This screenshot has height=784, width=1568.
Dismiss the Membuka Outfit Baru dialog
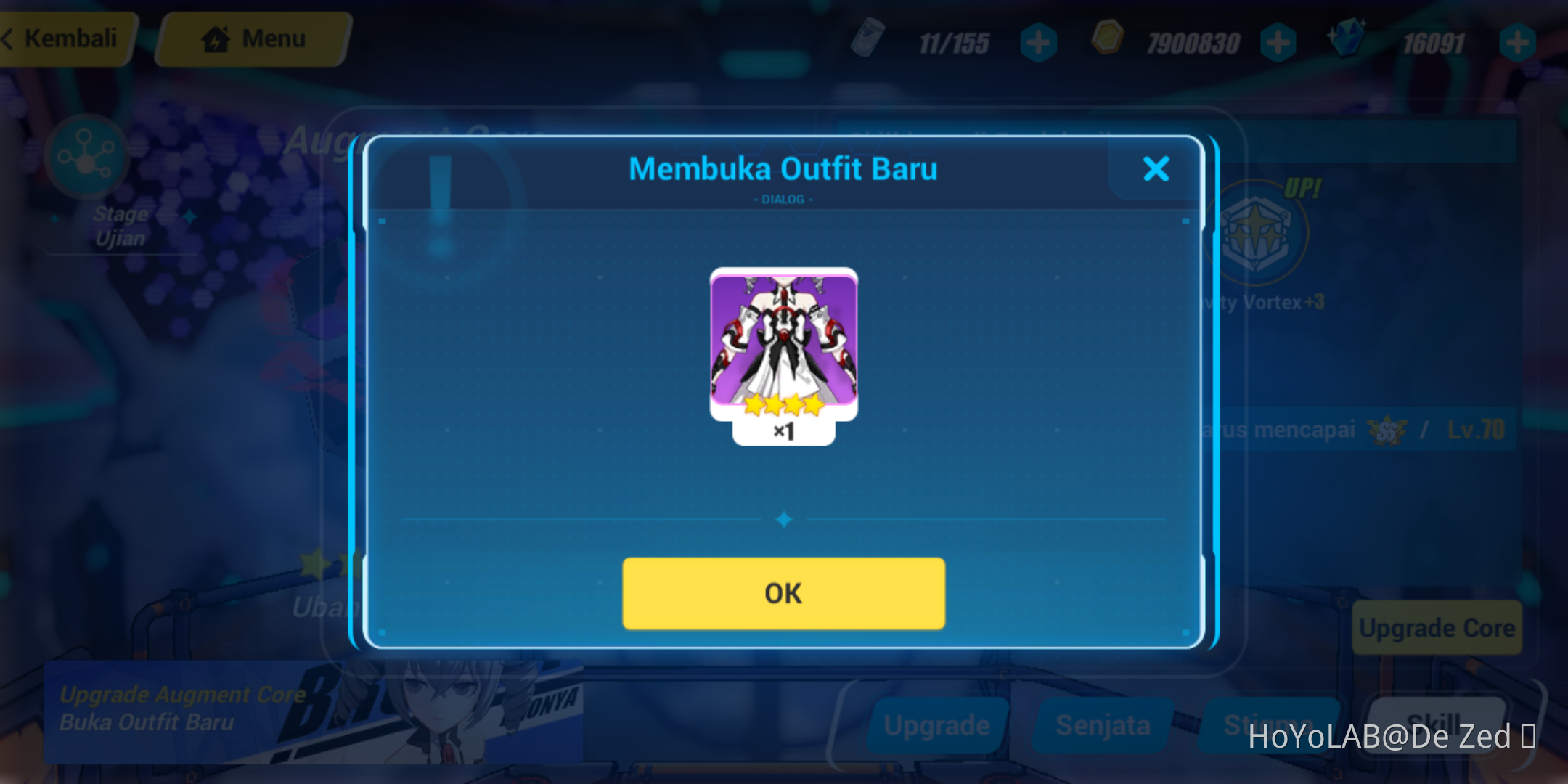pyautogui.click(x=1156, y=169)
